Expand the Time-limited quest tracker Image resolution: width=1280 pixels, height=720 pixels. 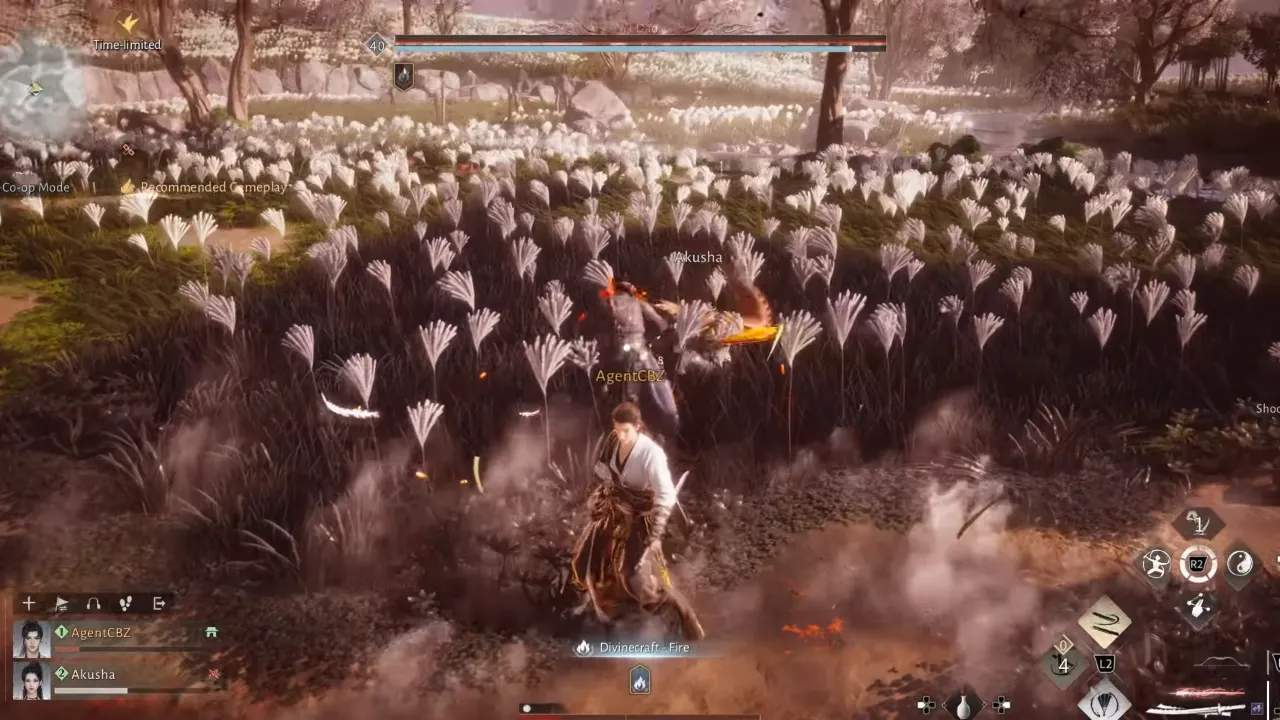point(126,45)
